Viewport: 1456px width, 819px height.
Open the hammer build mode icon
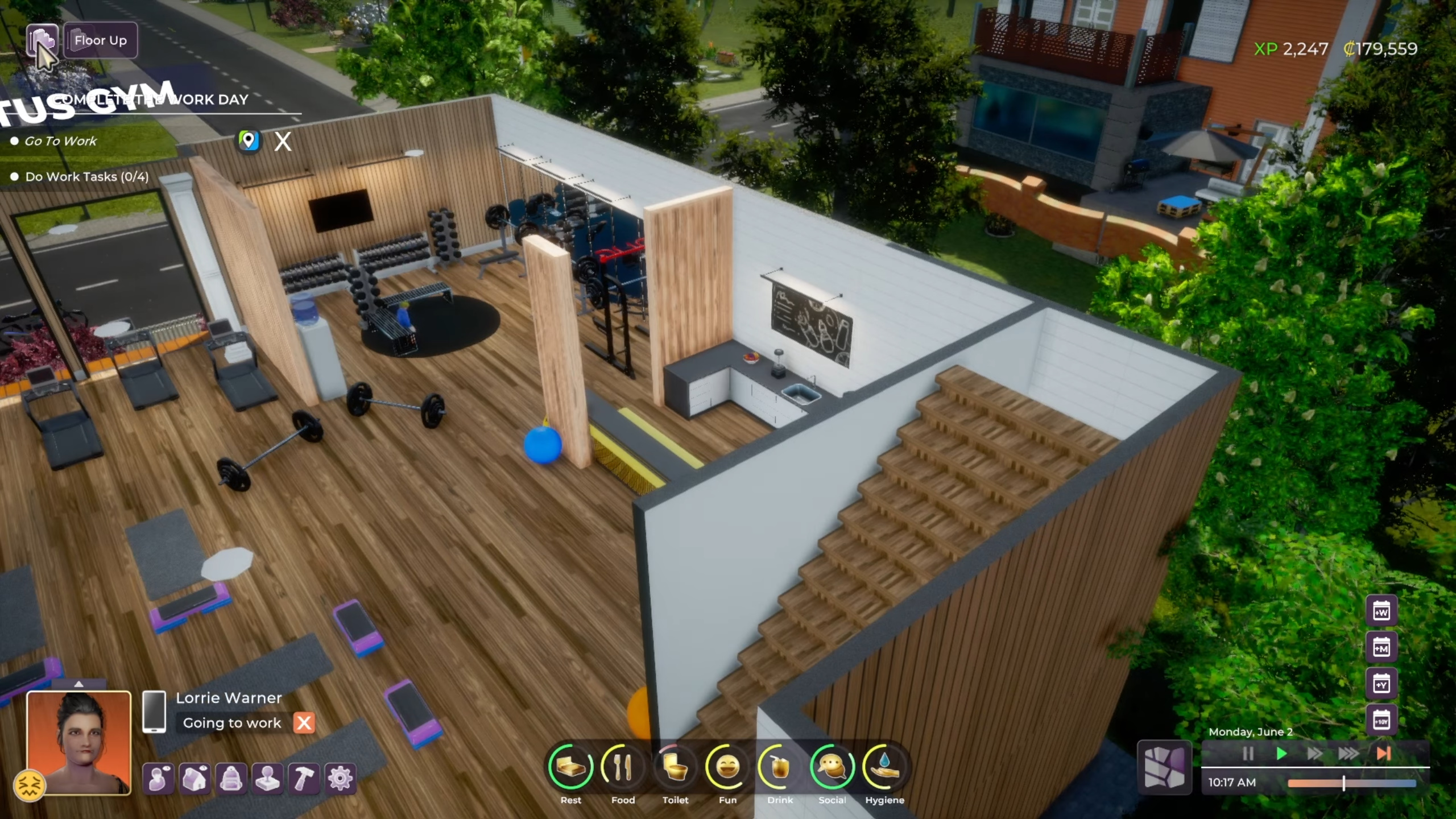(x=304, y=779)
